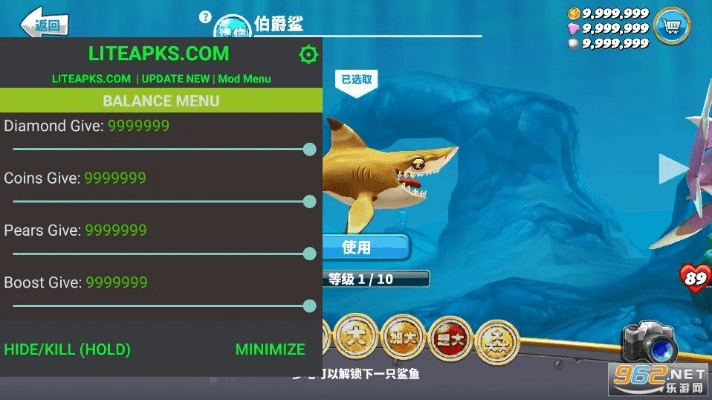Image resolution: width=712 pixels, height=400 pixels.
Task: Click the Diamond Give slider
Action: [160, 149]
